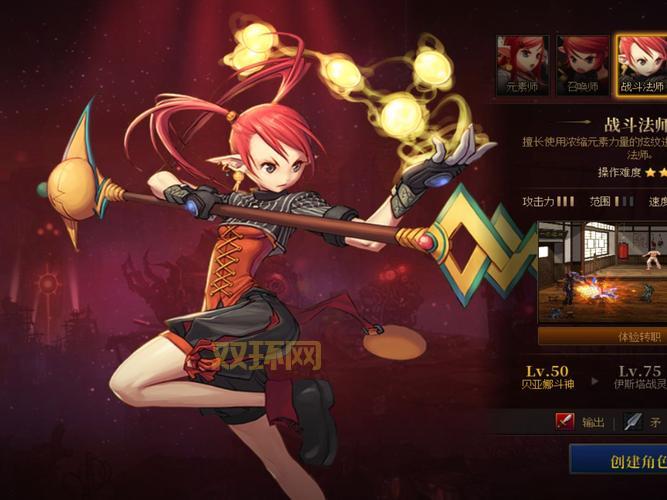Click the spear 矛 weapon icon

632,422
